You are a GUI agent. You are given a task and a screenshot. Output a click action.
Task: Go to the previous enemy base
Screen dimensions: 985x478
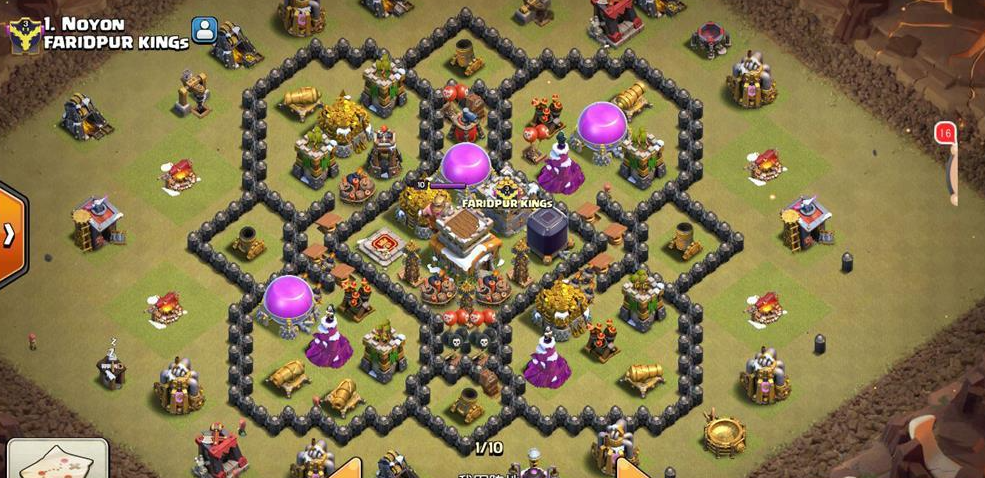tap(345, 468)
